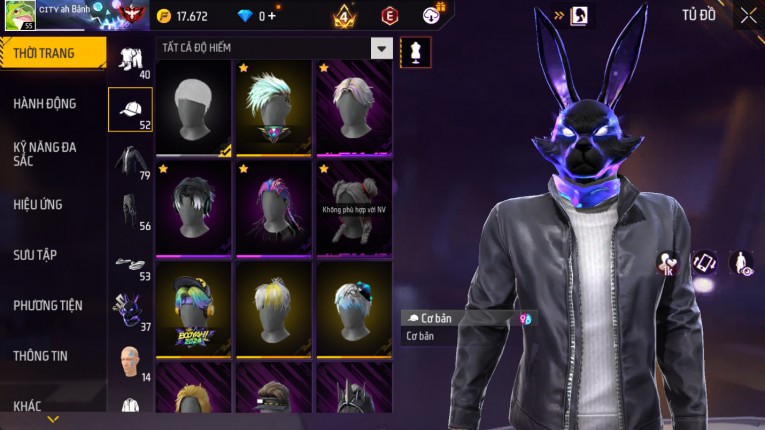This screenshot has width=765, height=430.
Task: Tap the phone rotate icon
Action: coord(705,263)
